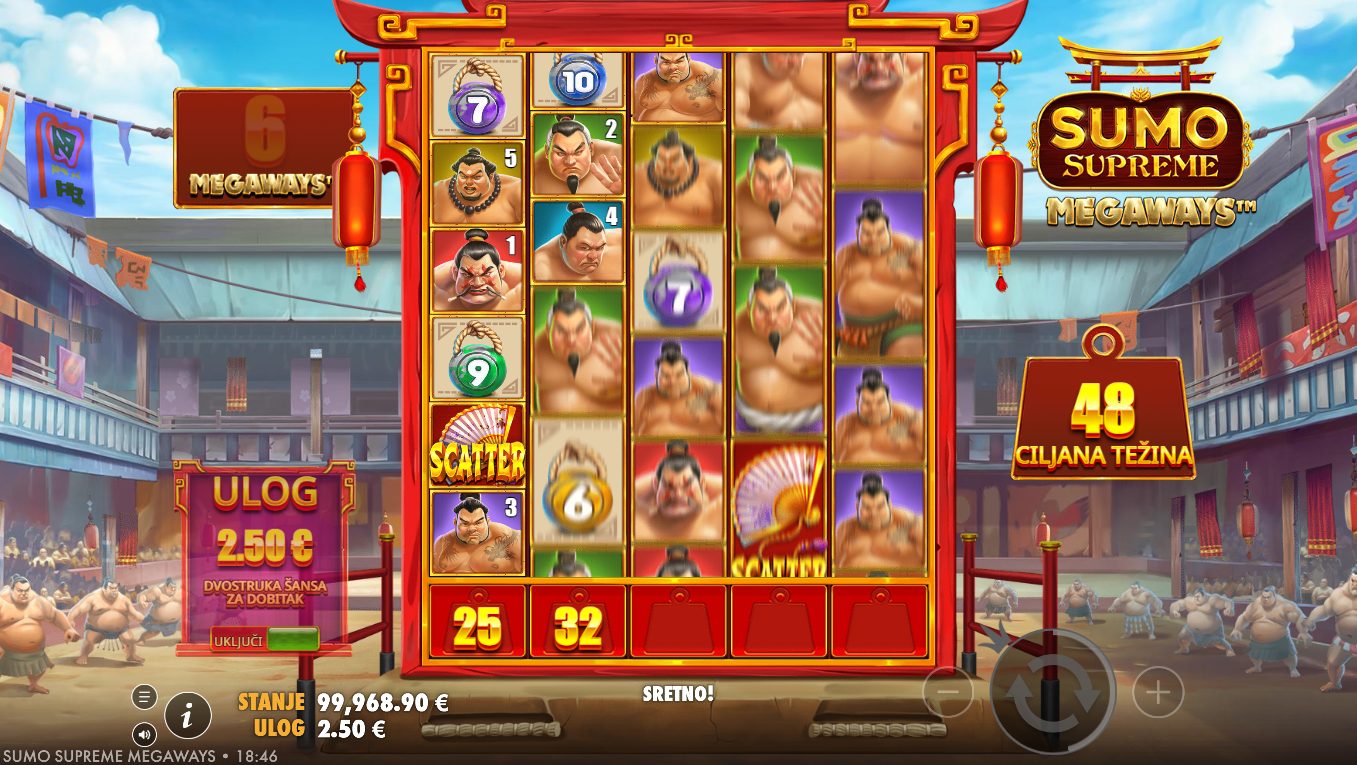Spin the reels with the circular arrow button
This screenshot has width=1357, height=765.
coord(1053,692)
